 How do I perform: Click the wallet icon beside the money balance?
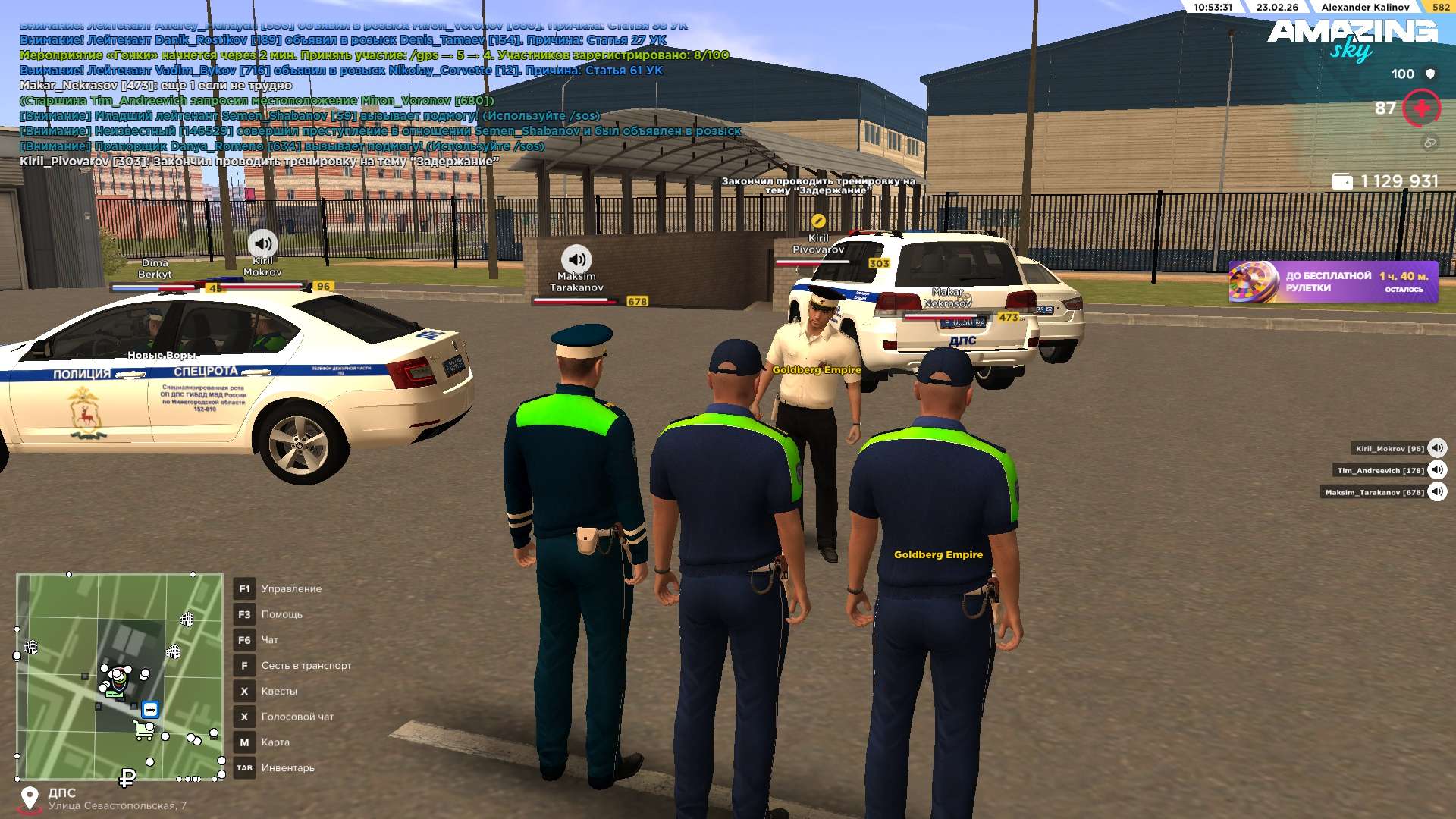tap(1341, 181)
